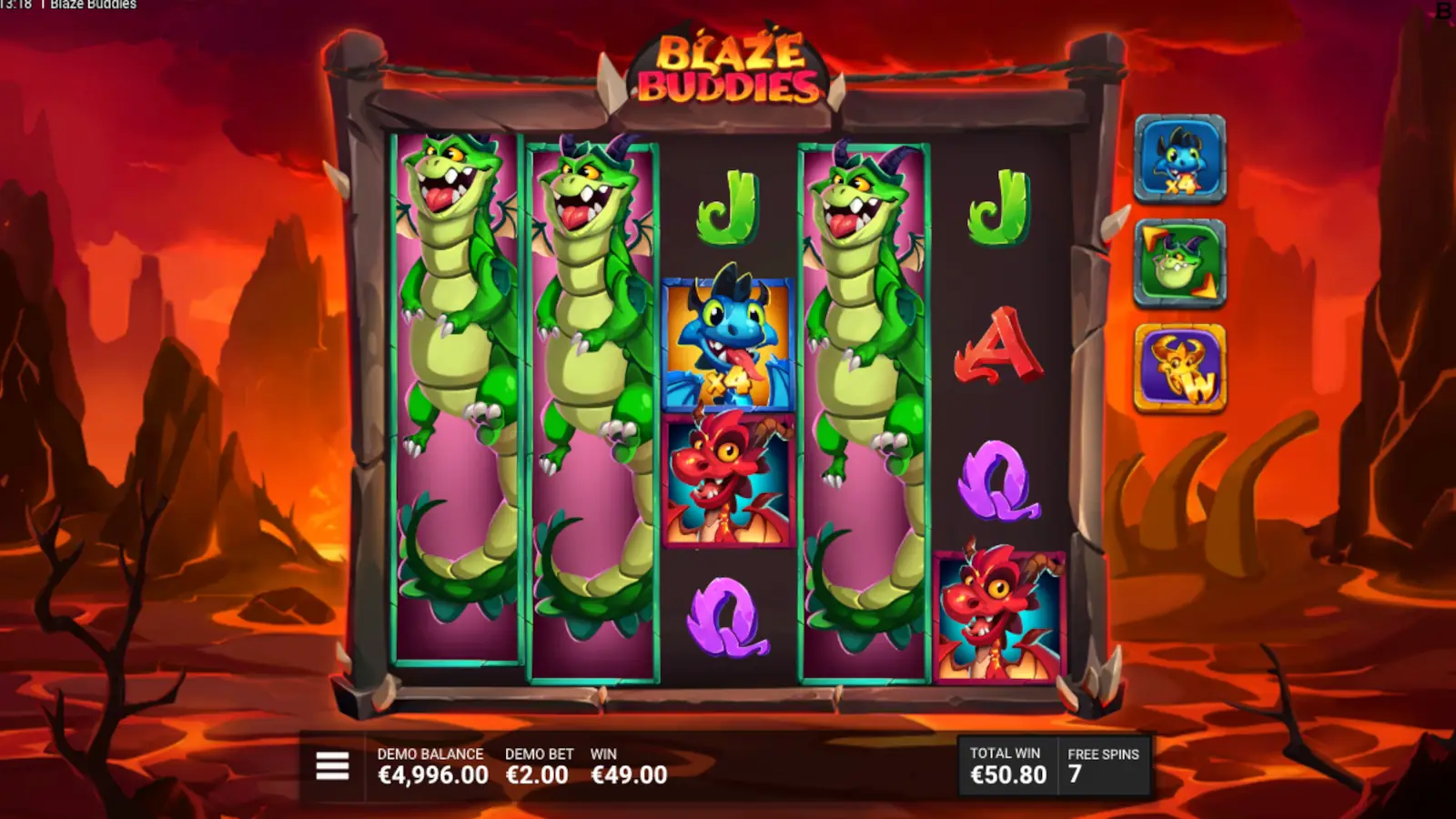Click the red dragon symbol on reel five
Screen dimensions: 1456x819
1001,617
